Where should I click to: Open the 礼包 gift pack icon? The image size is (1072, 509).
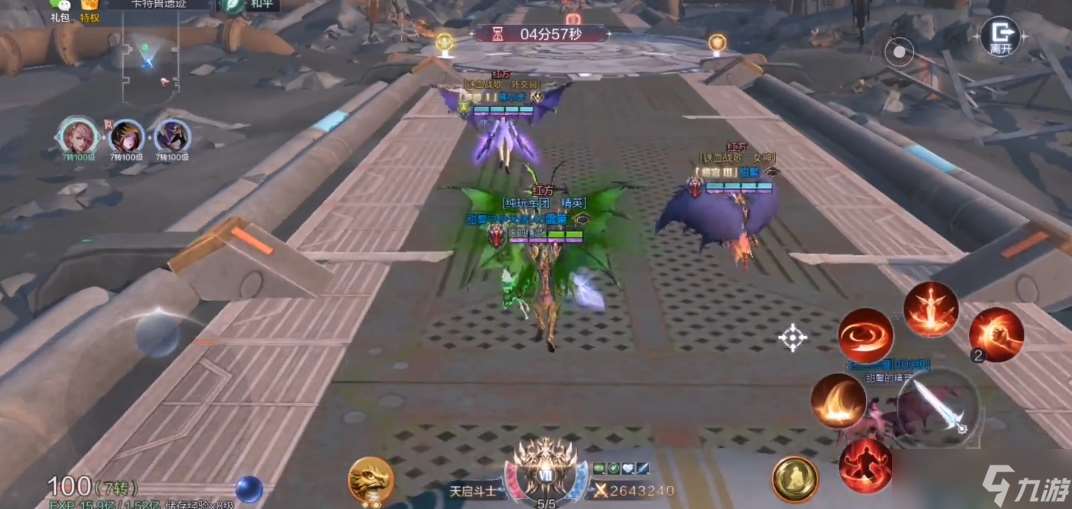pos(61,9)
